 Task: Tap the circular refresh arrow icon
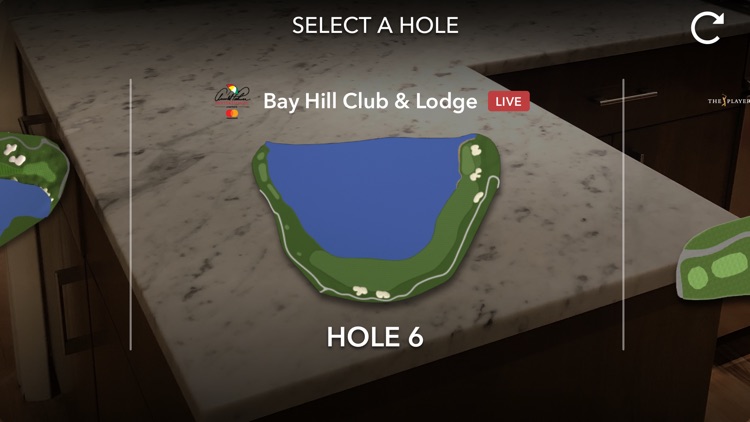(706, 28)
